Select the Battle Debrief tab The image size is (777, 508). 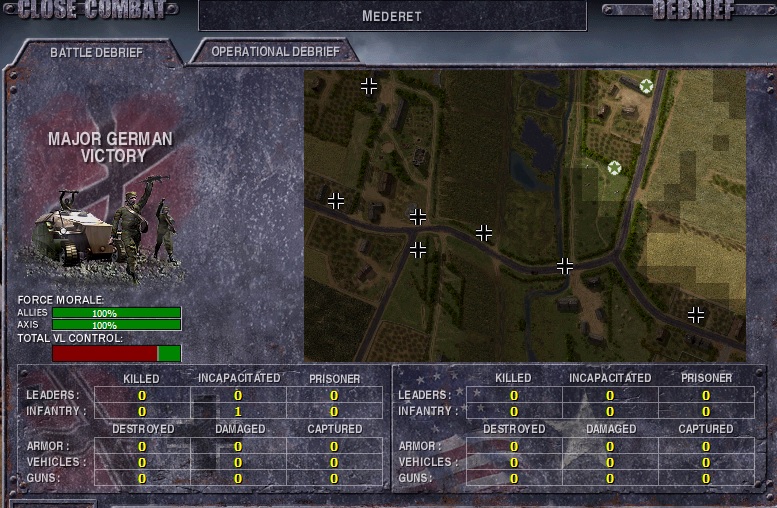click(96, 52)
